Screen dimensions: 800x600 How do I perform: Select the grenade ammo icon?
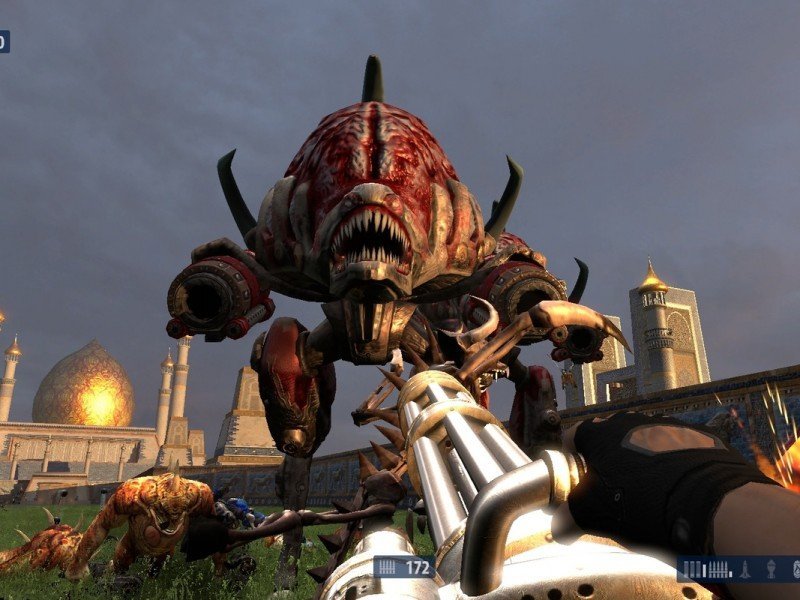pos(771,569)
